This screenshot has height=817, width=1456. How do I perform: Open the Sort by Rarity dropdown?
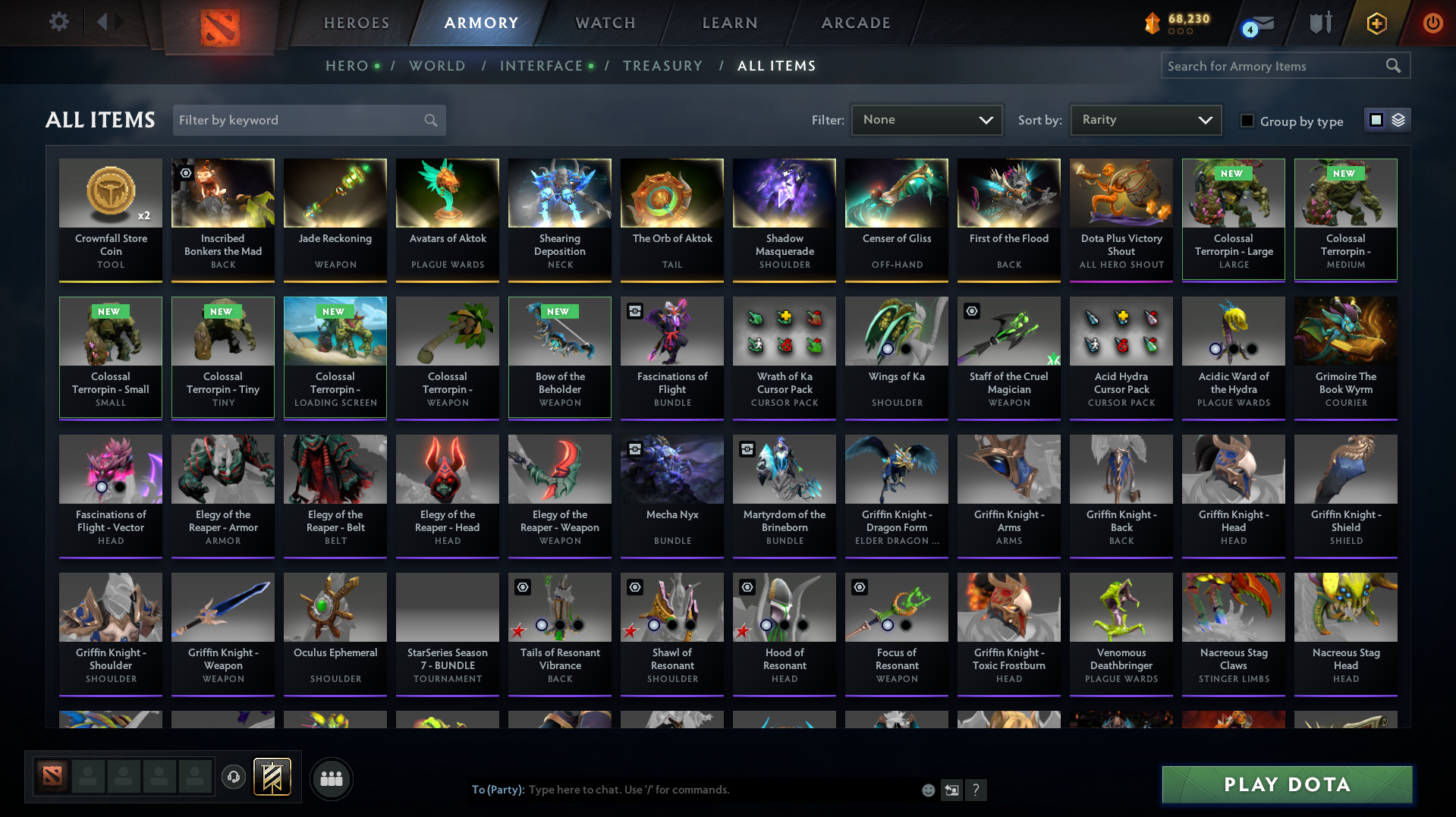point(1144,119)
